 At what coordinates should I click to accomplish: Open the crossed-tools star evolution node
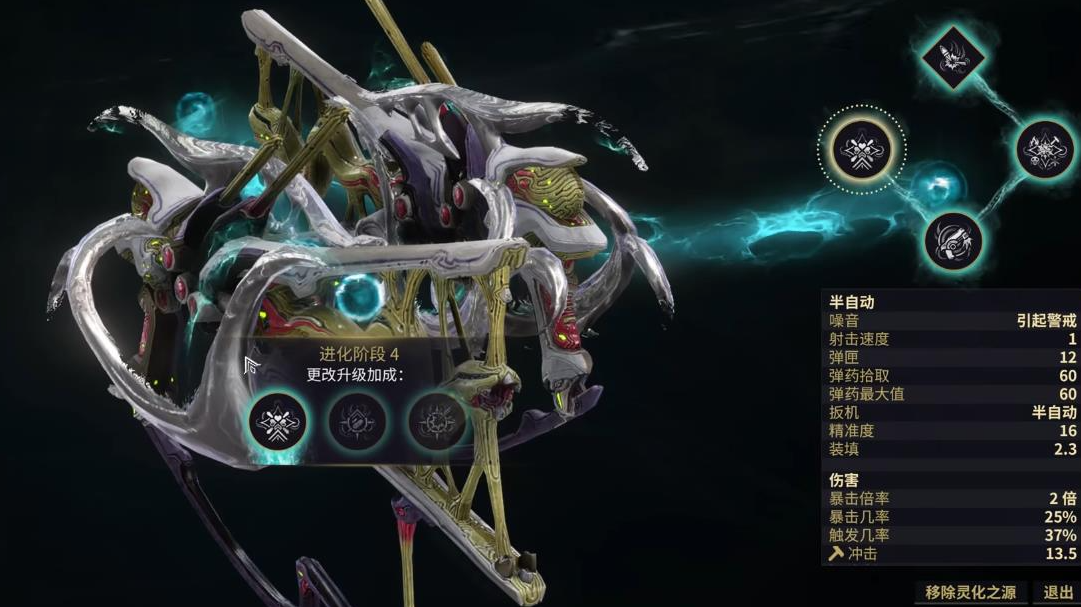[x=1045, y=150]
